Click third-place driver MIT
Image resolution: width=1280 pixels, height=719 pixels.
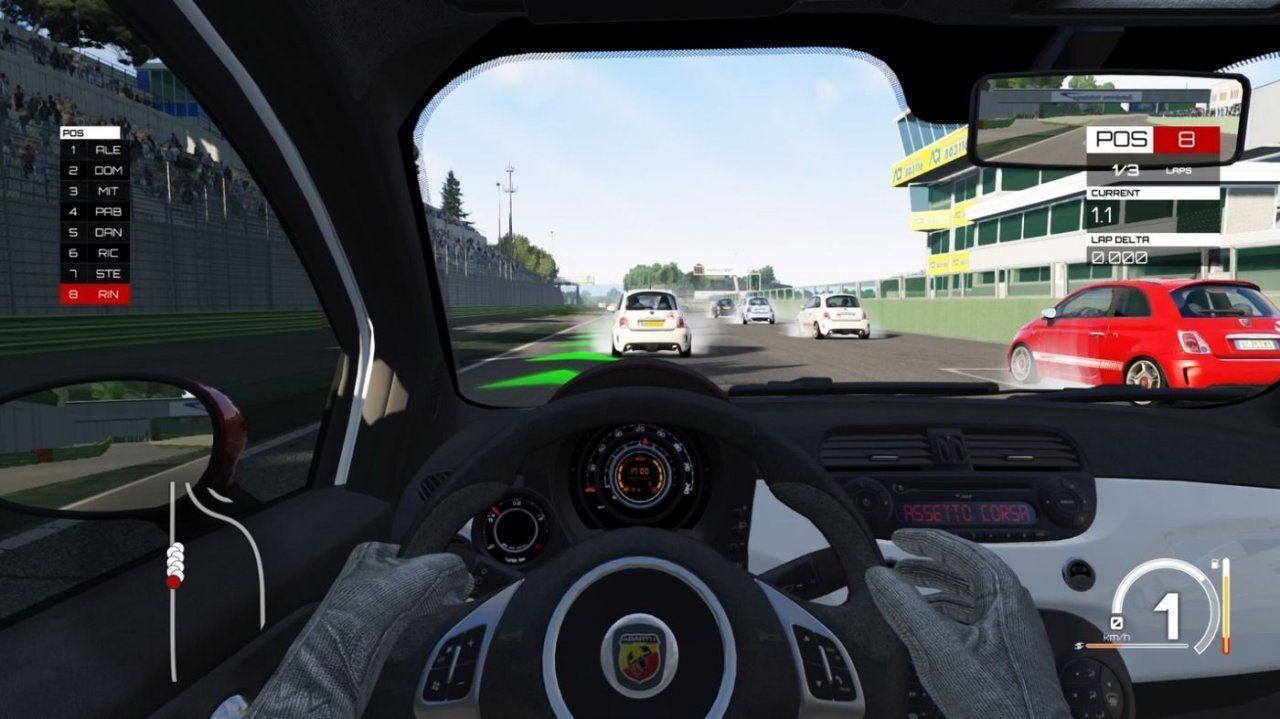tap(95, 191)
